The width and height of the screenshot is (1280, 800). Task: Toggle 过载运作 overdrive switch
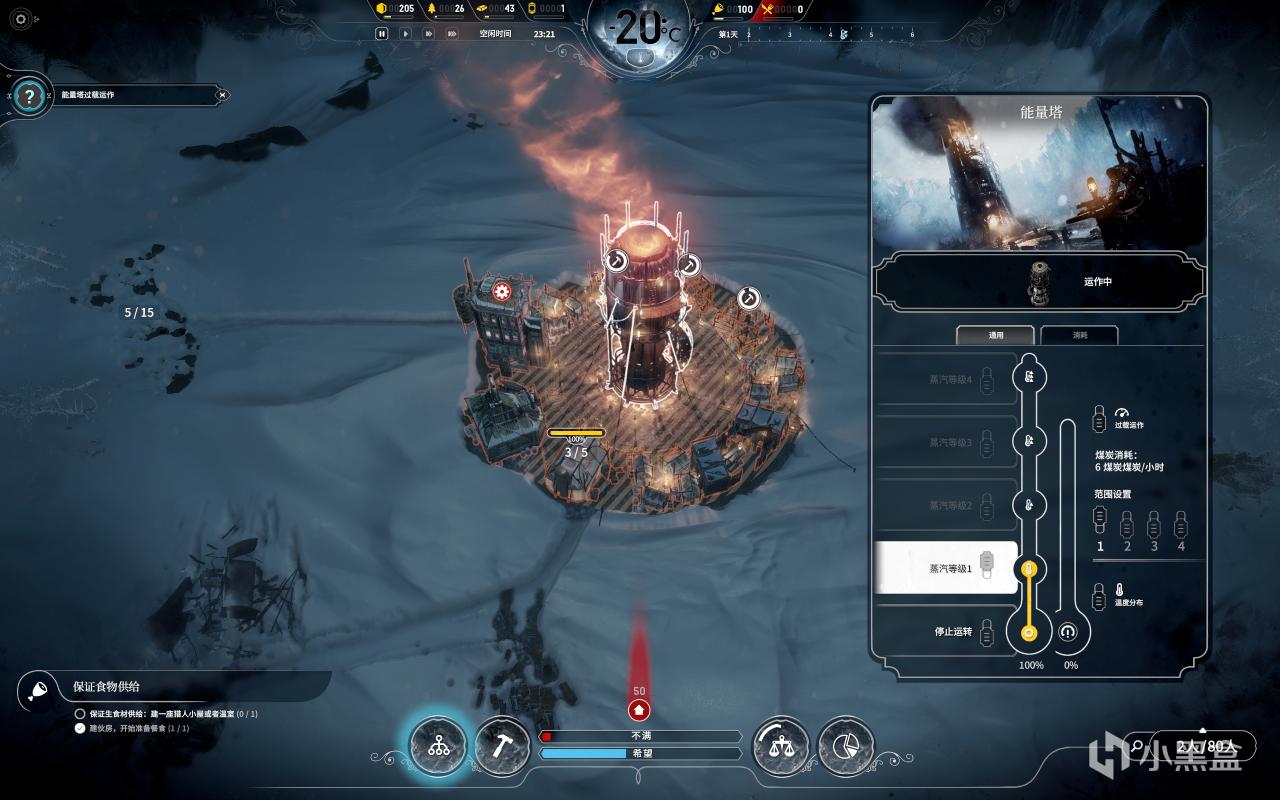point(1100,416)
